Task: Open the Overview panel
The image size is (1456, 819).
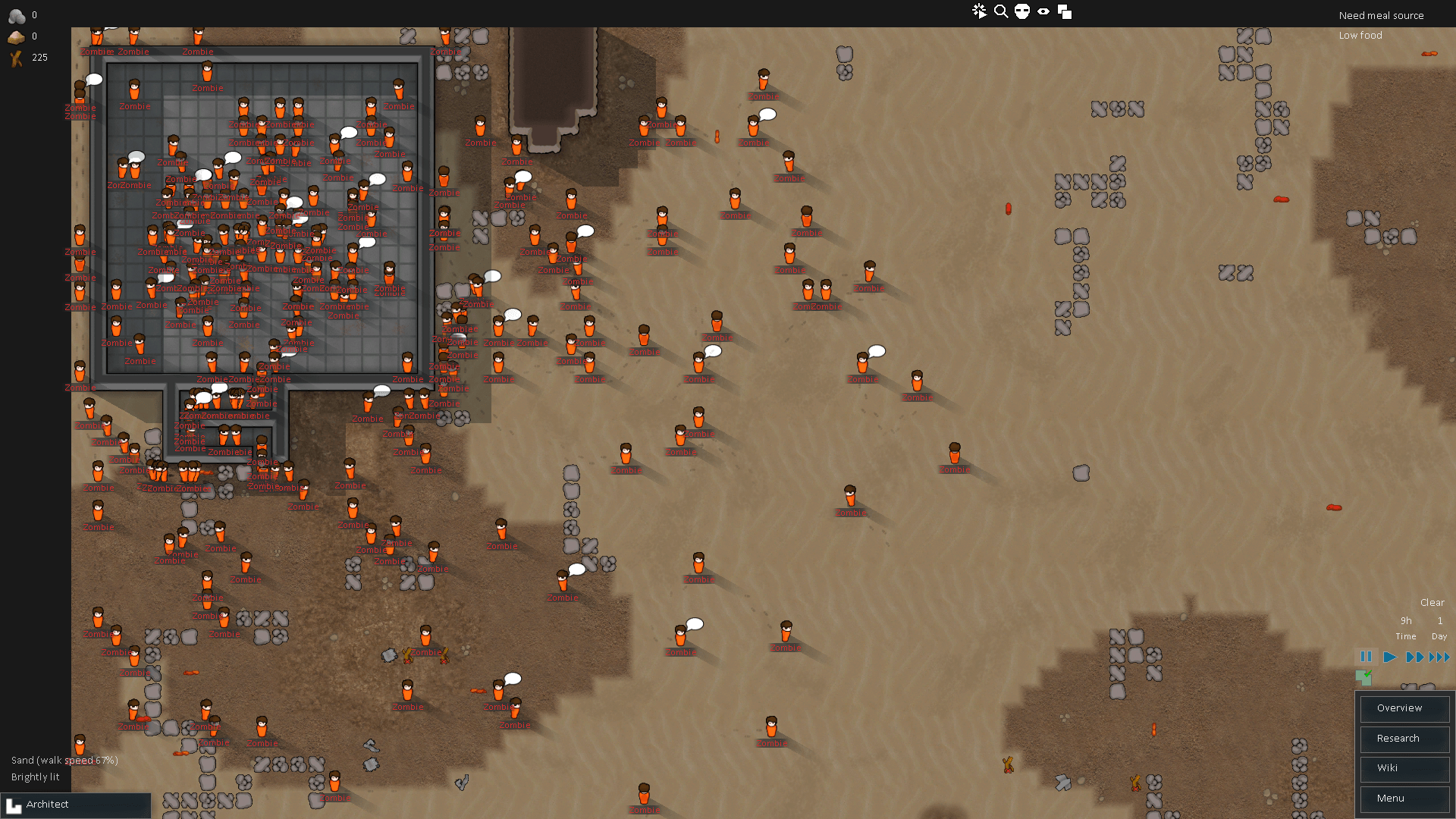Action: pyautogui.click(x=1404, y=708)
